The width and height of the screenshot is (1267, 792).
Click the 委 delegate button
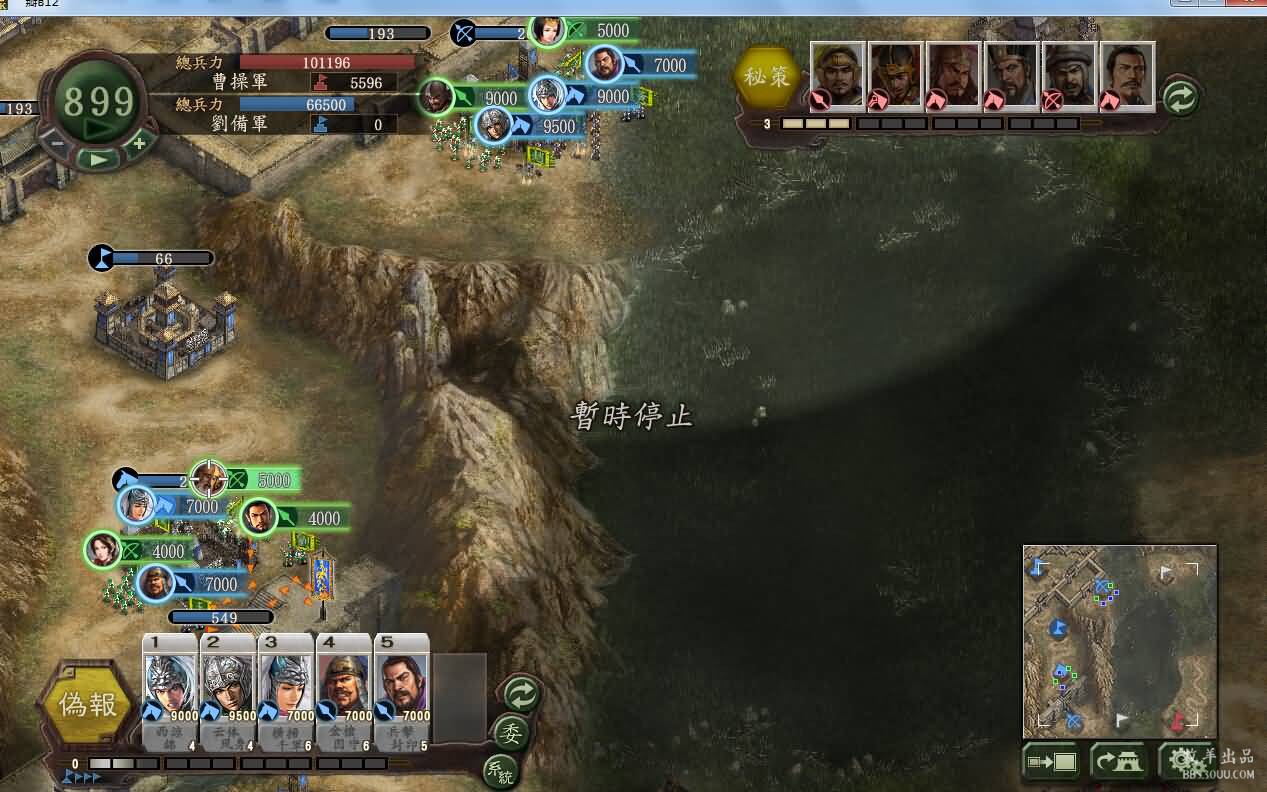coord(511,733)
